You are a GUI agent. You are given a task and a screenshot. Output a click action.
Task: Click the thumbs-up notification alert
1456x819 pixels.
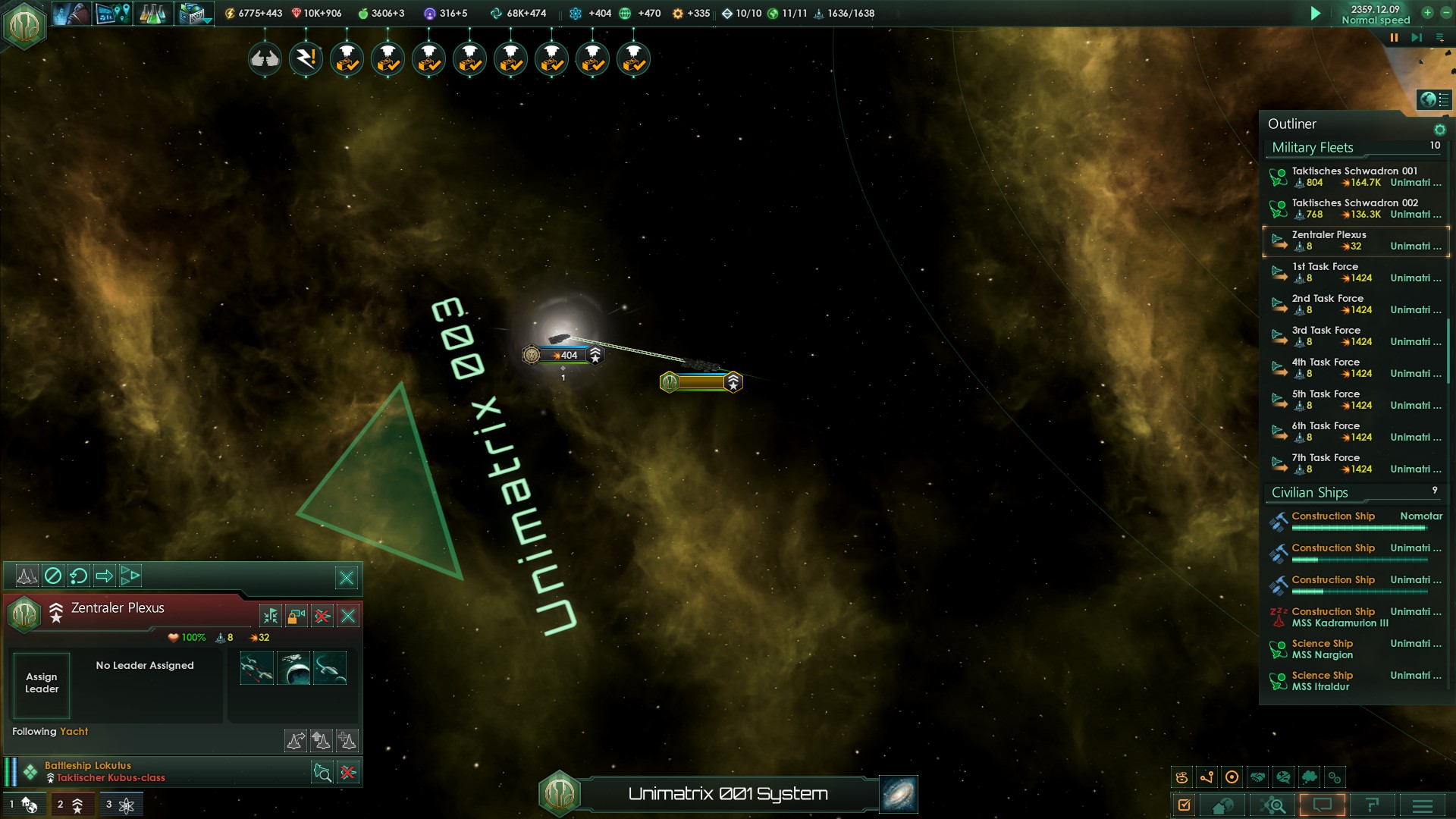(x=265, y=58)
